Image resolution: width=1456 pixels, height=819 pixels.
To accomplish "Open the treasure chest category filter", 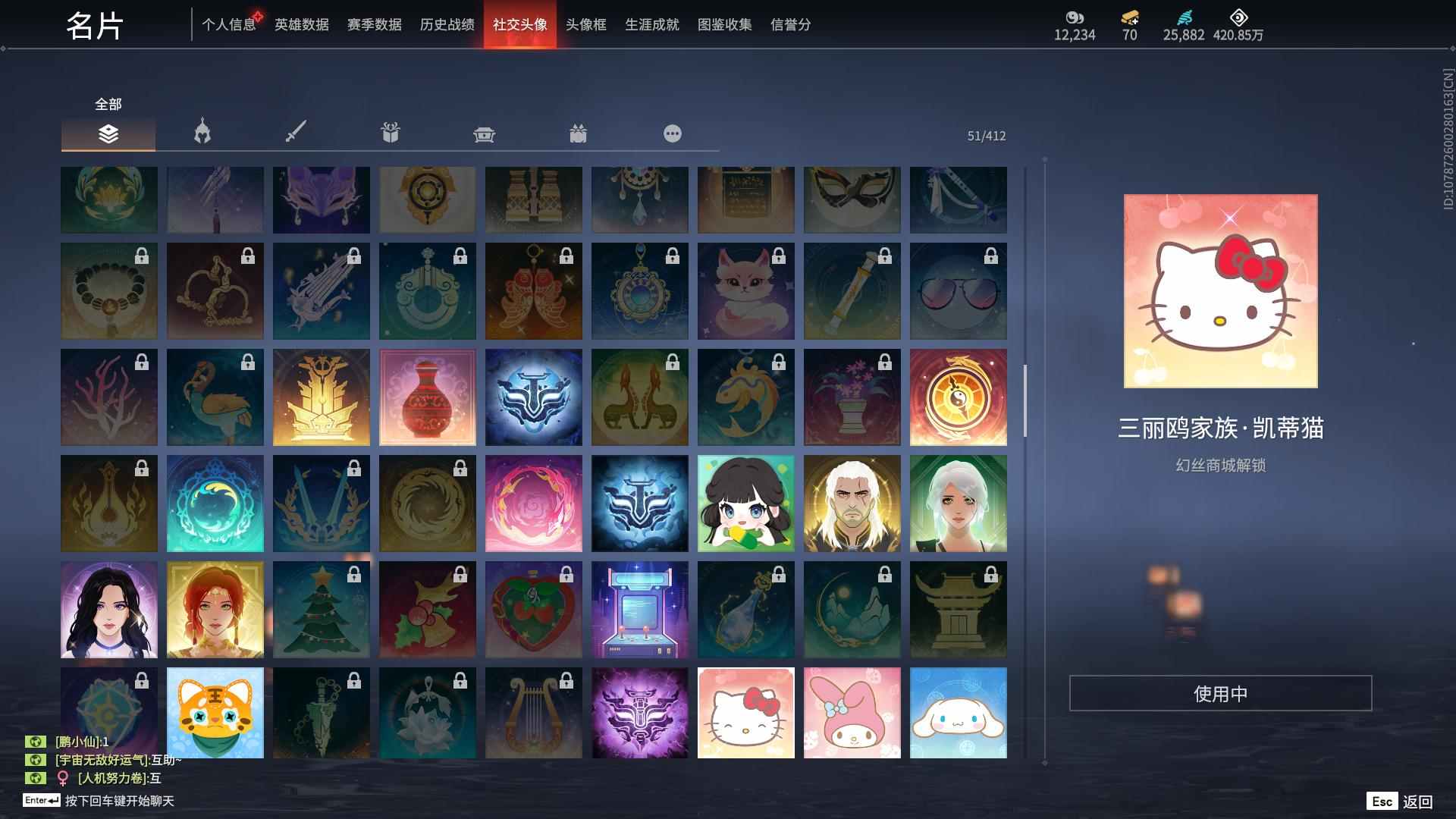I will tap(485, 133).
